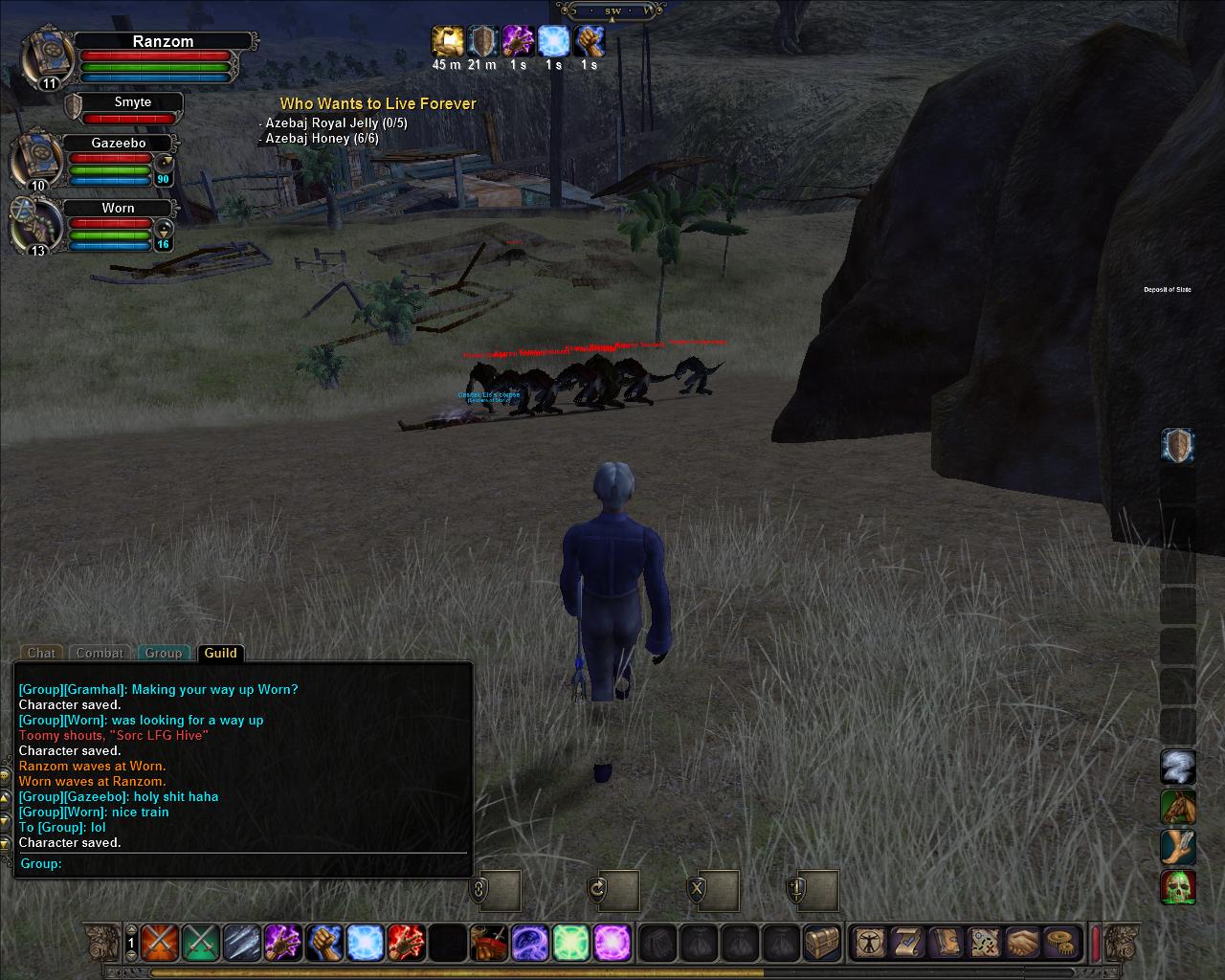Screen dimensions: 1225x980
Task: Open the Who Wants to Live Forever quest
Action: pos(377,104)
